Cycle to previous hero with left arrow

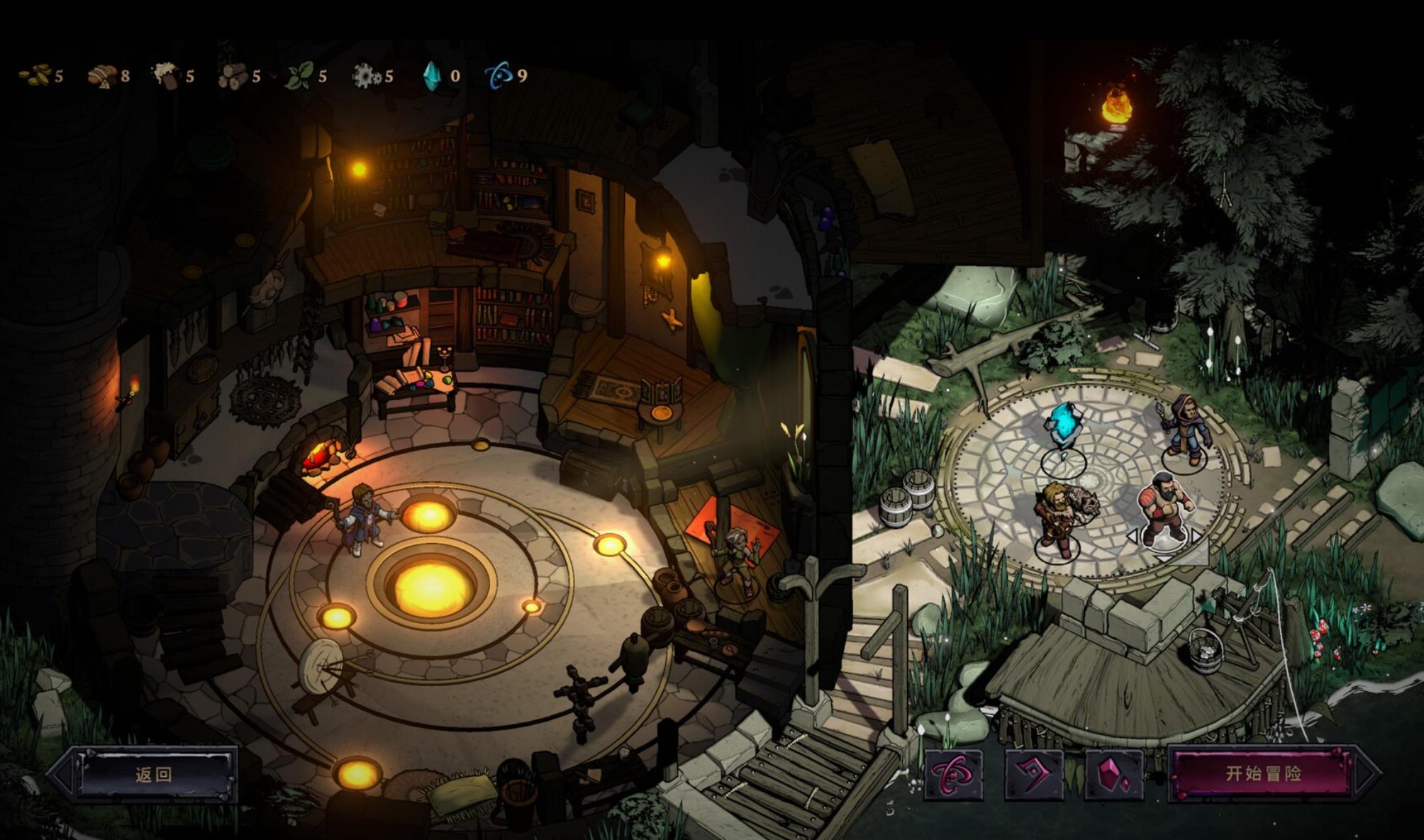pos(1132,537)
